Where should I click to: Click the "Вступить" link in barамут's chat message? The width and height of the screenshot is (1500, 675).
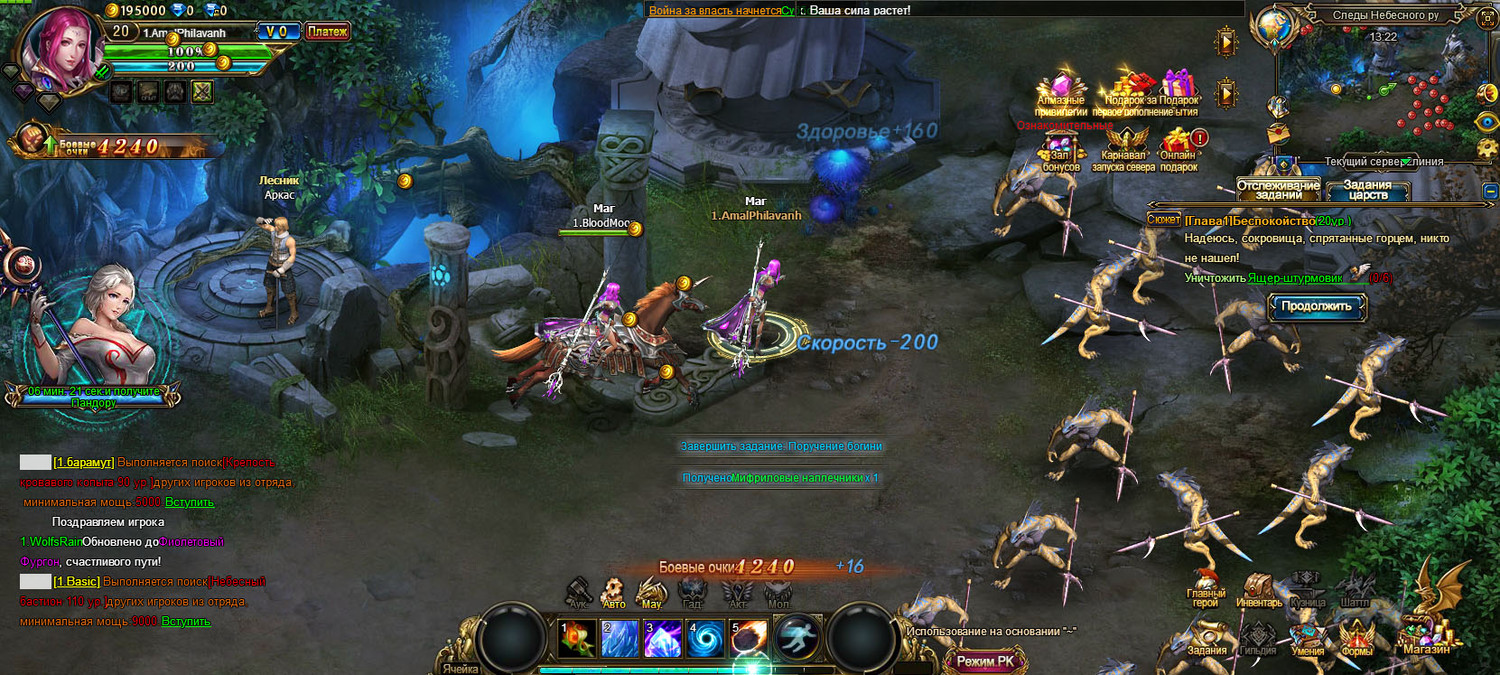click(x=189, y=502)
